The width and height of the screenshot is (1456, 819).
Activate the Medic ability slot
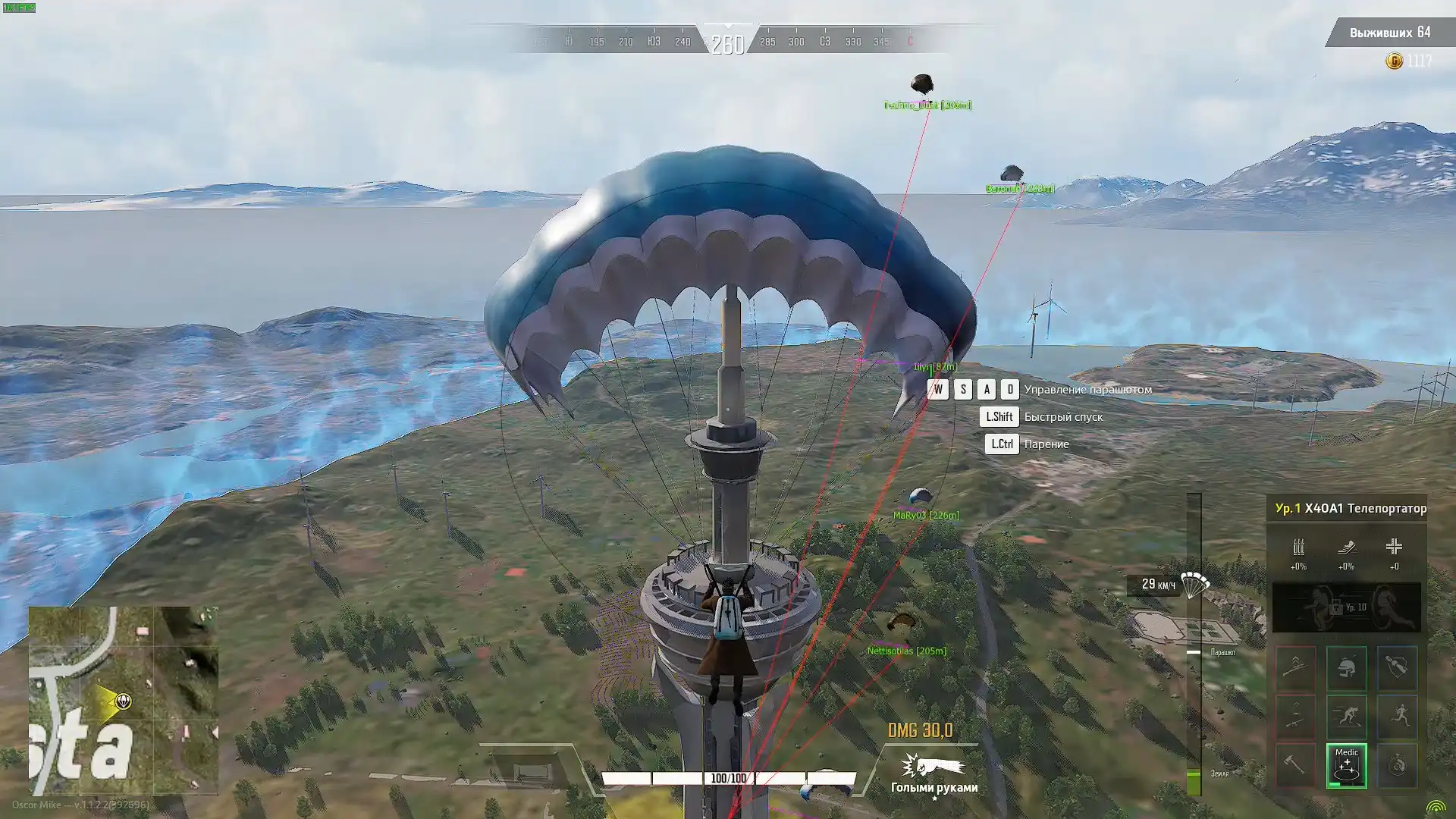1346,765
